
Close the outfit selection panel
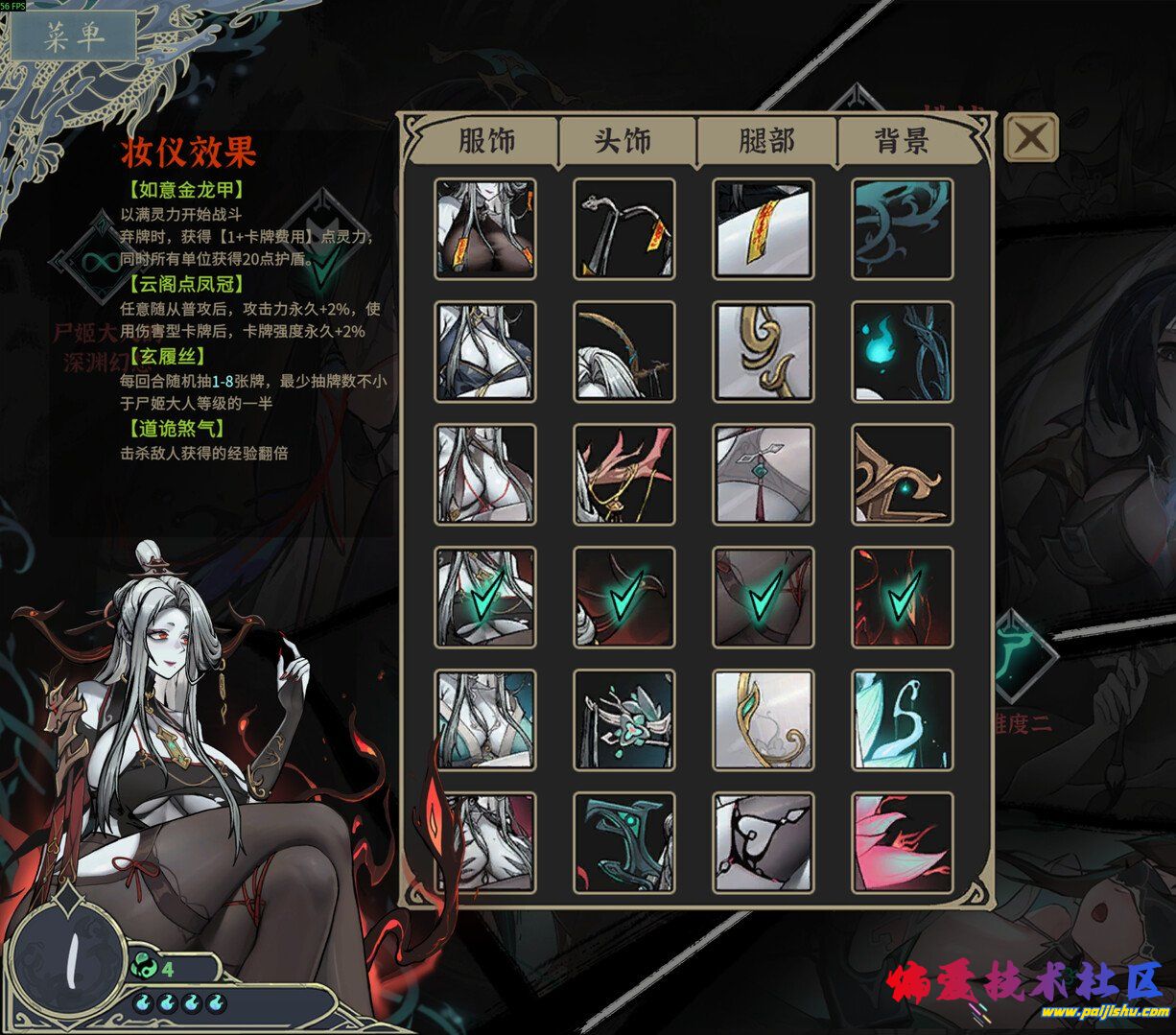1031,137
